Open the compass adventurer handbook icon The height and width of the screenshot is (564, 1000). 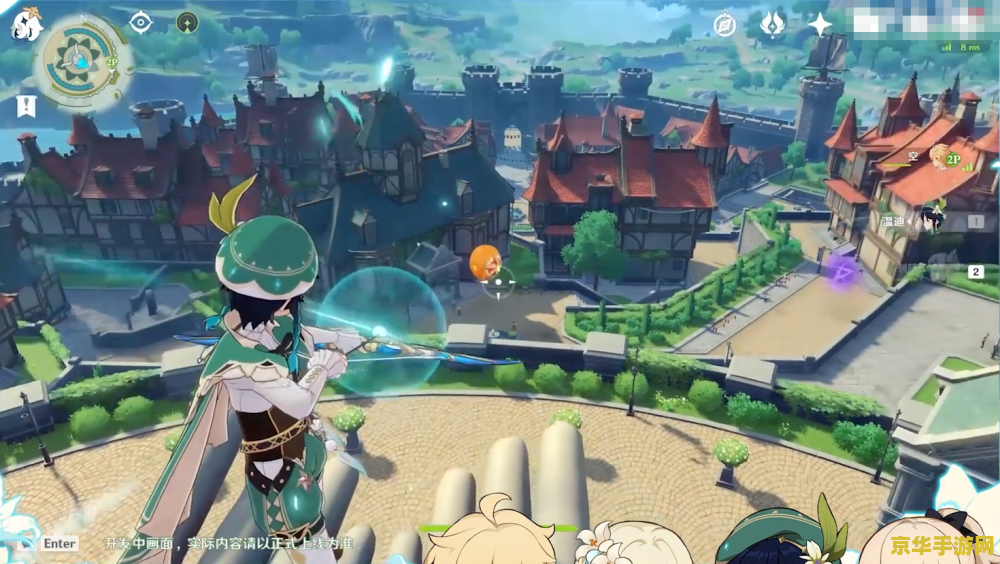pyautogui.click(x=724, y=24)
